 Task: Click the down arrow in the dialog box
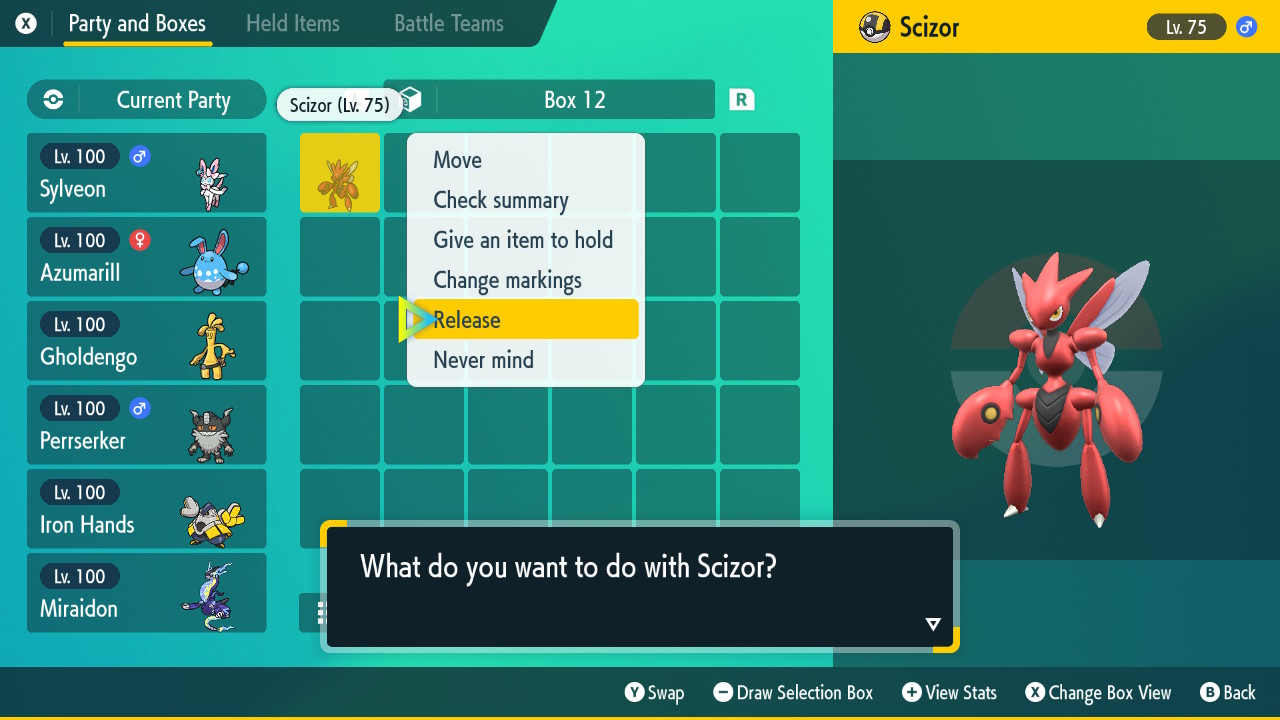(x=932, y=623)
